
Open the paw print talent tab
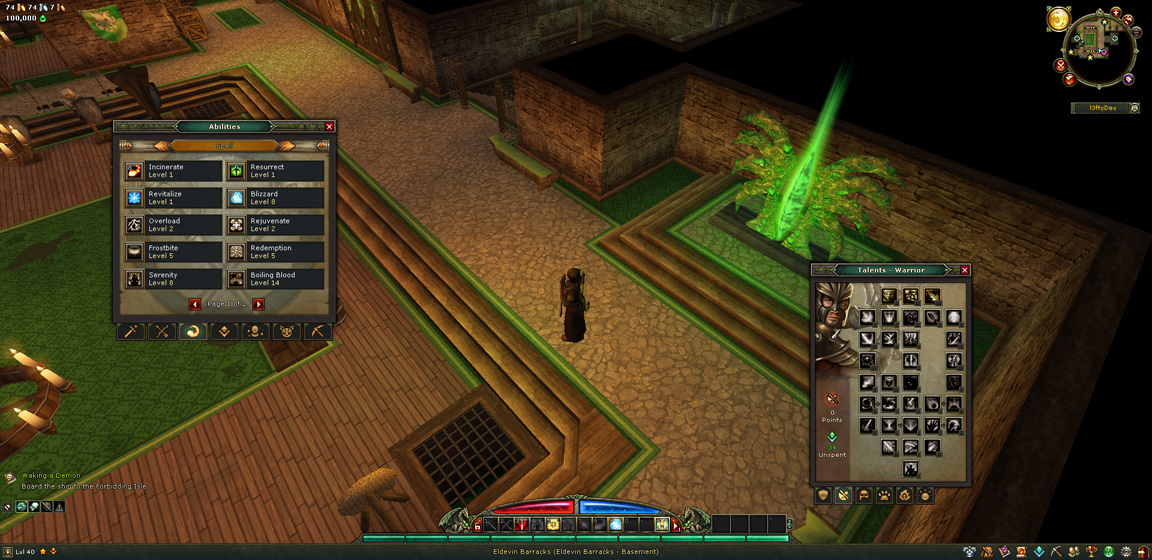[884, 495]
